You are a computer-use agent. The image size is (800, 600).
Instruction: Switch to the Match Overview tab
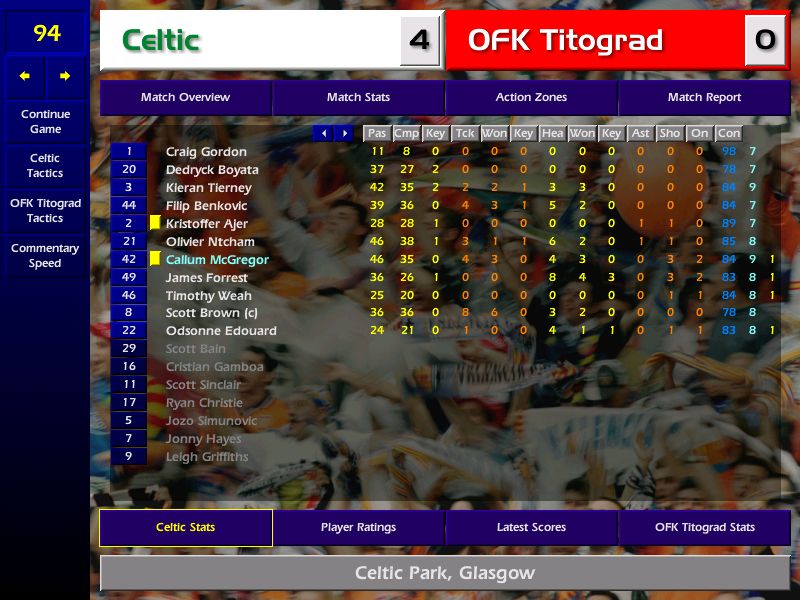click(x=185, y=97)
